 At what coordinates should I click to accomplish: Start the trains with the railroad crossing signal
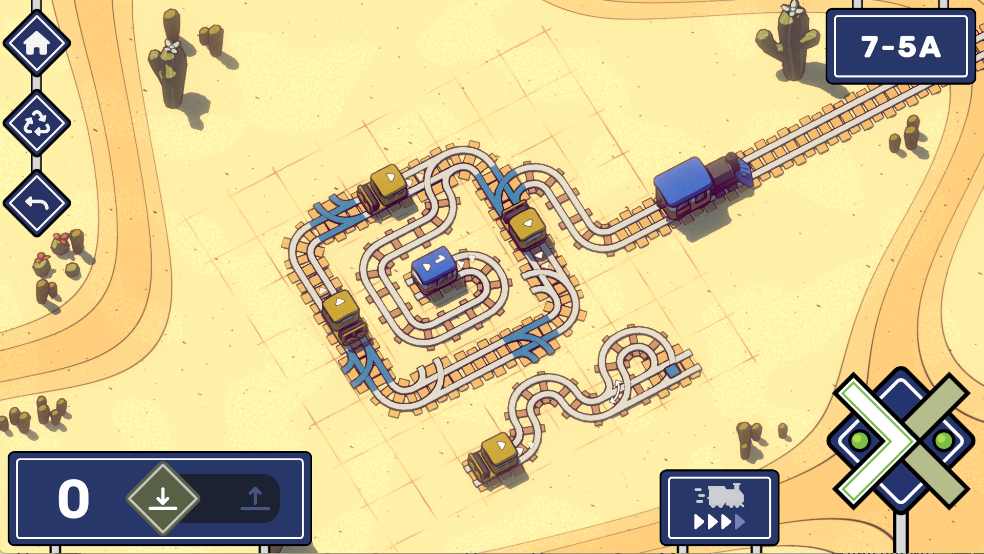tap(900, 441)
